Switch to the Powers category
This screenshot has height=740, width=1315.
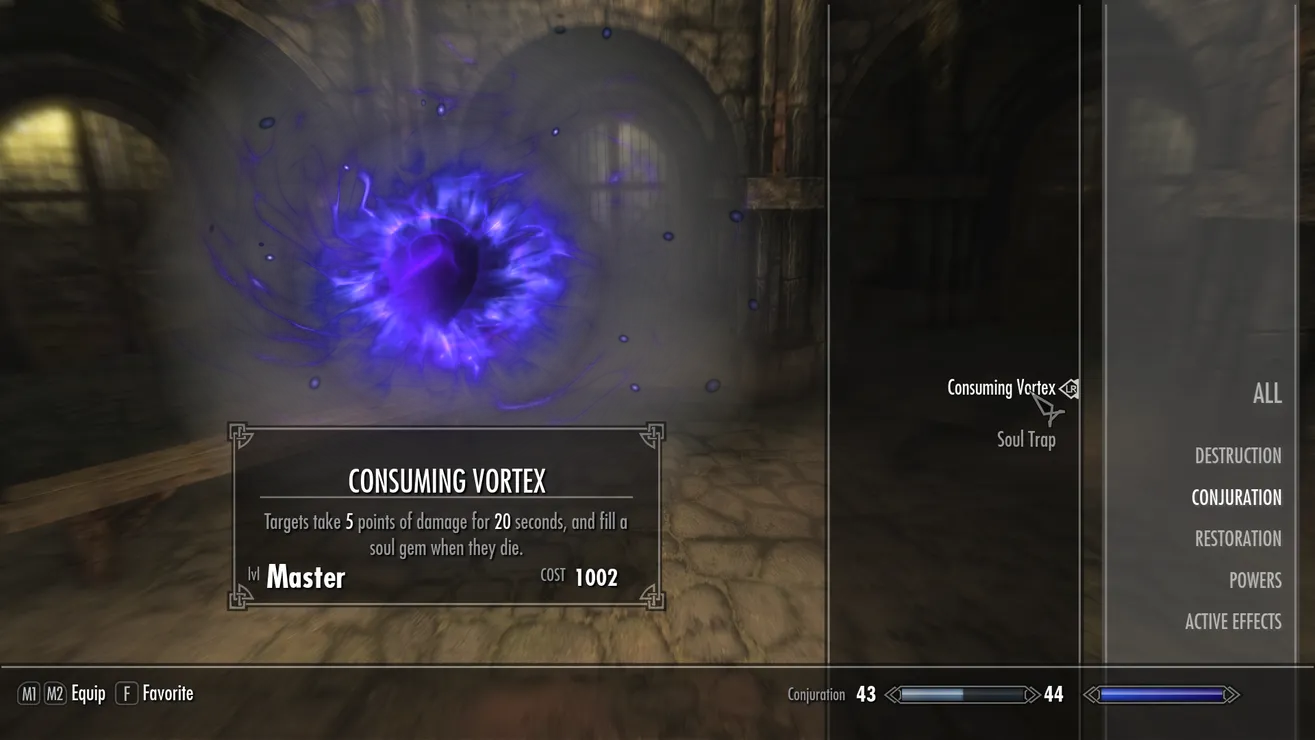[x=1254, y=581]
